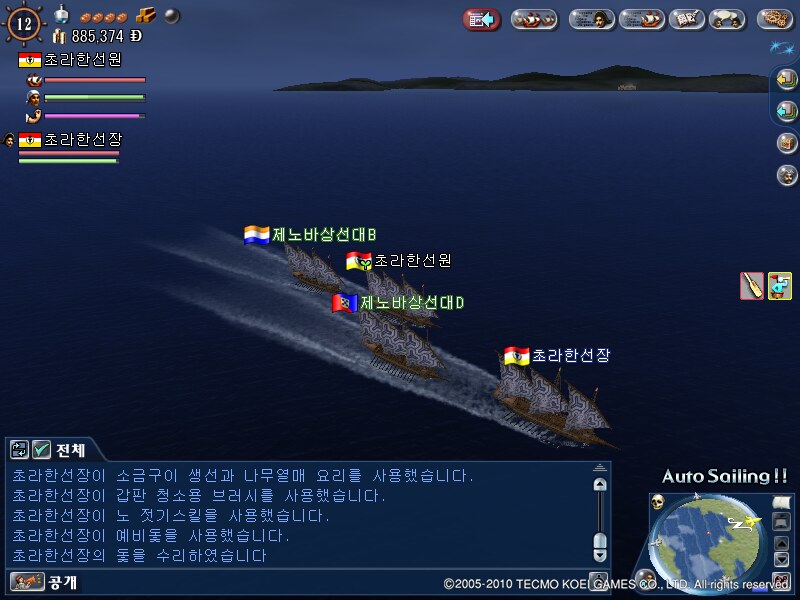Screen dimensions: 800x600
Task: Open the captain portrait menu
Action: point(591,19)
